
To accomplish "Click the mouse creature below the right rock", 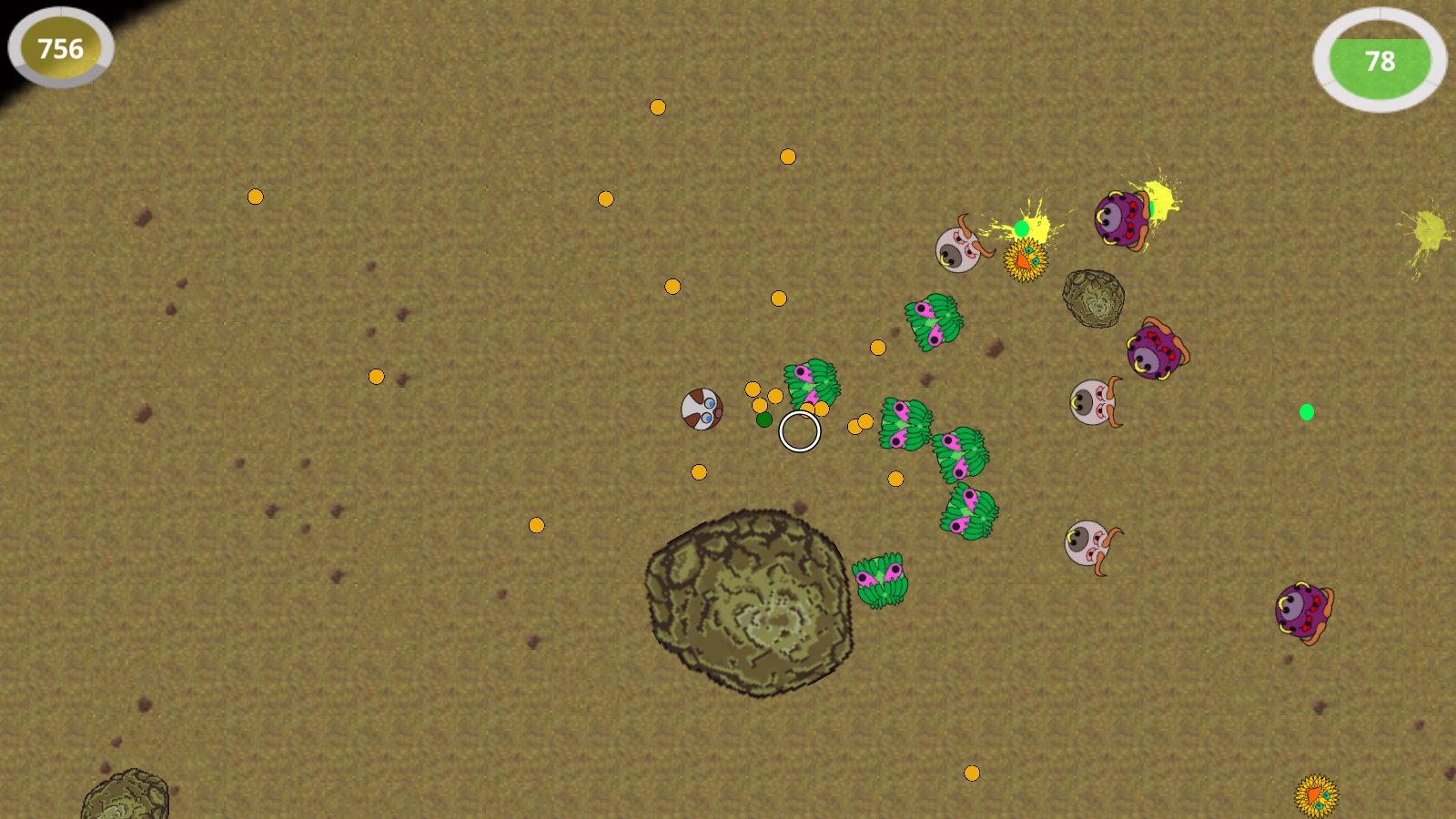I will point(1090,400).
